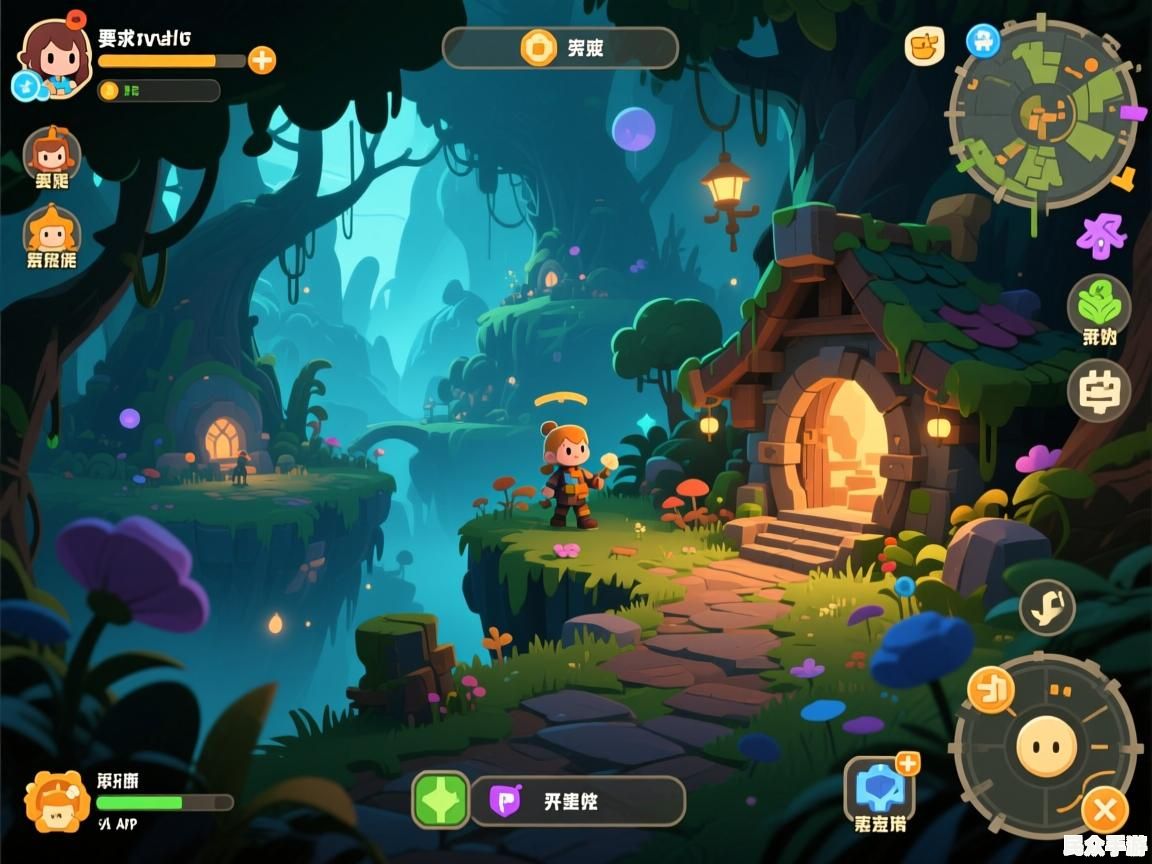The width and height of the screenshot is (1152, 864).
Task: Click the orange plus button beside the top bar
Action: pos(261,60)
